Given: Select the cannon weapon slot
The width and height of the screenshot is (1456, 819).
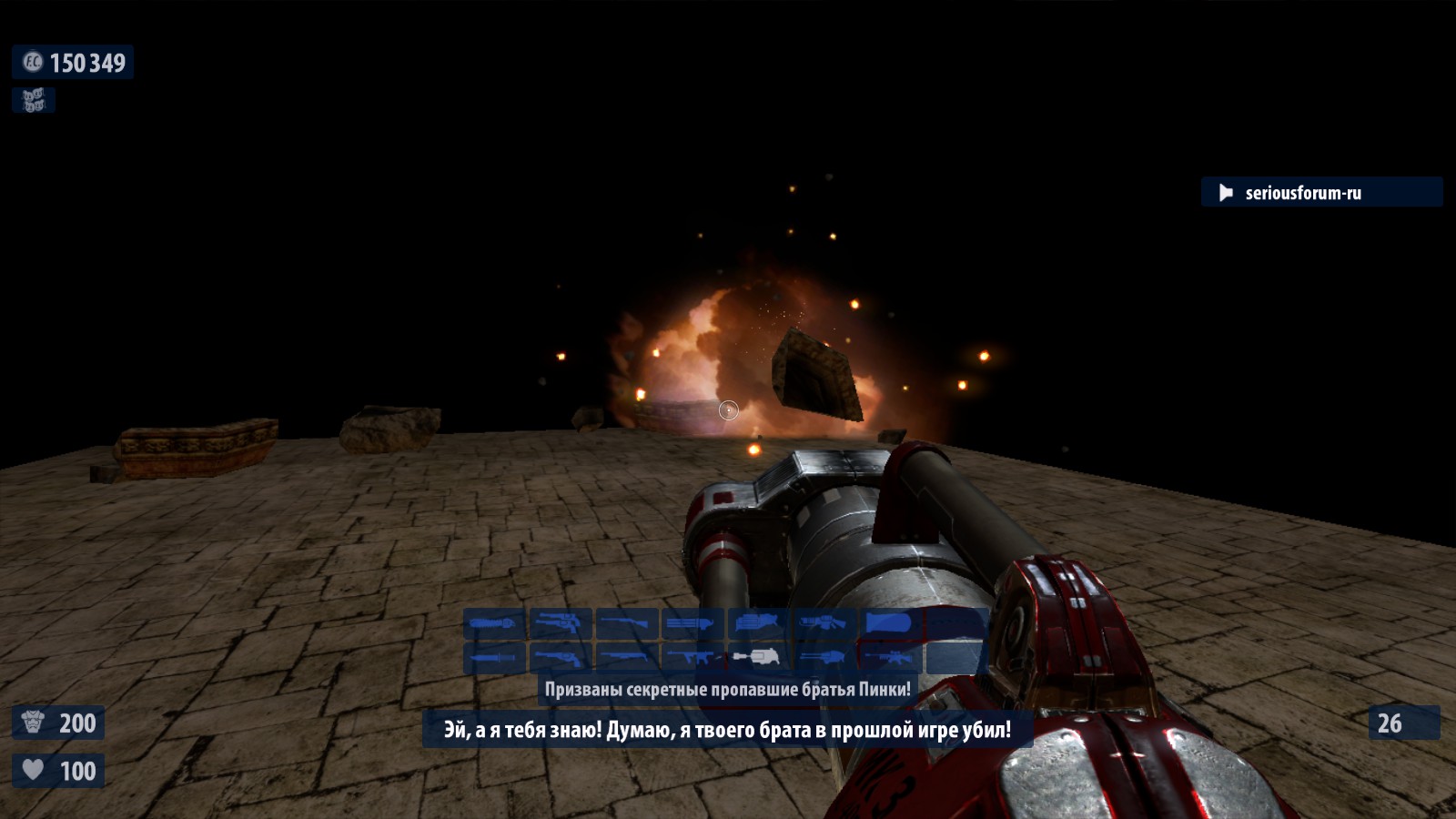Looking at the screenshot, I should (x=889, y=624).
